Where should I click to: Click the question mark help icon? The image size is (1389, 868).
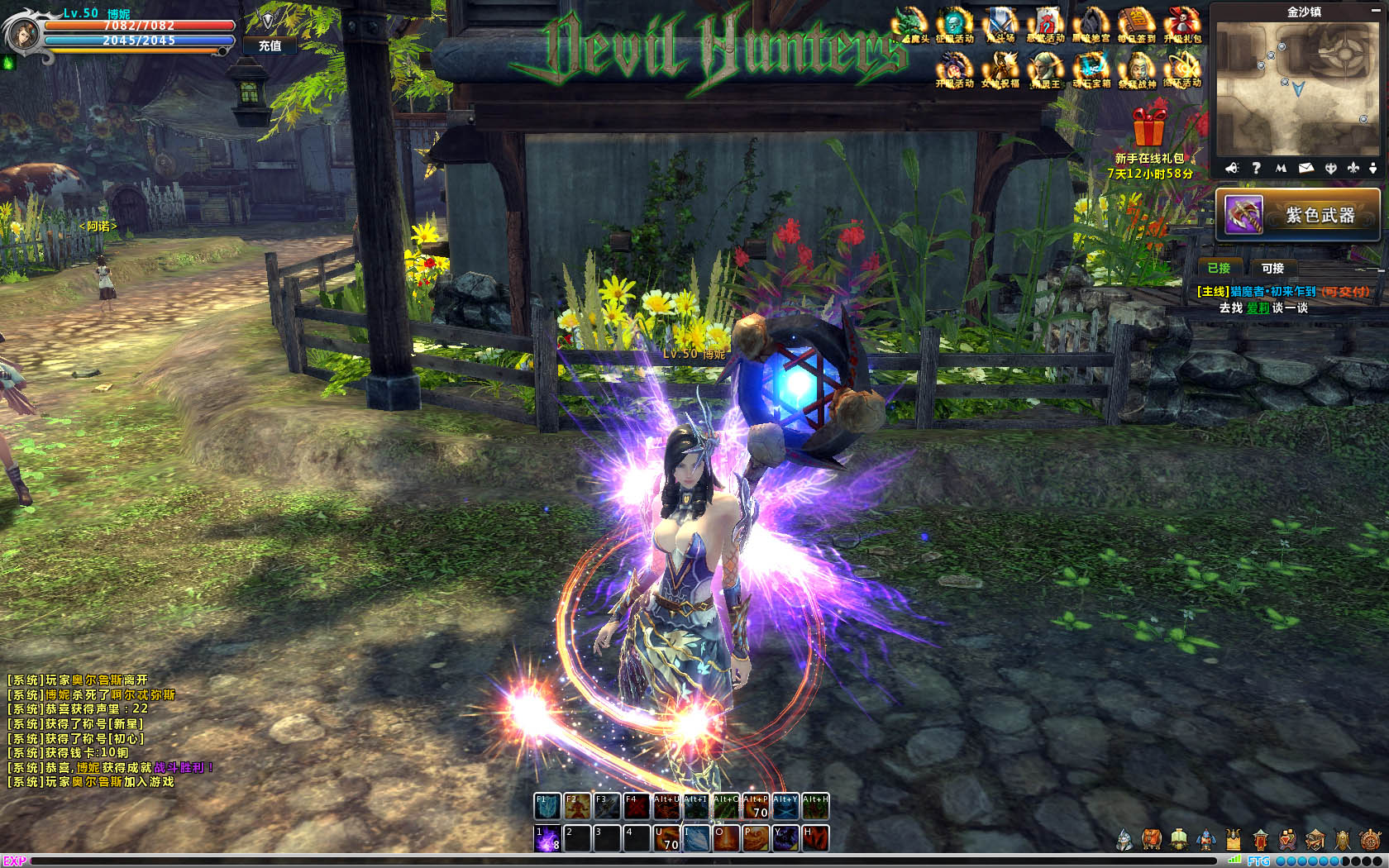[1256, 168]
